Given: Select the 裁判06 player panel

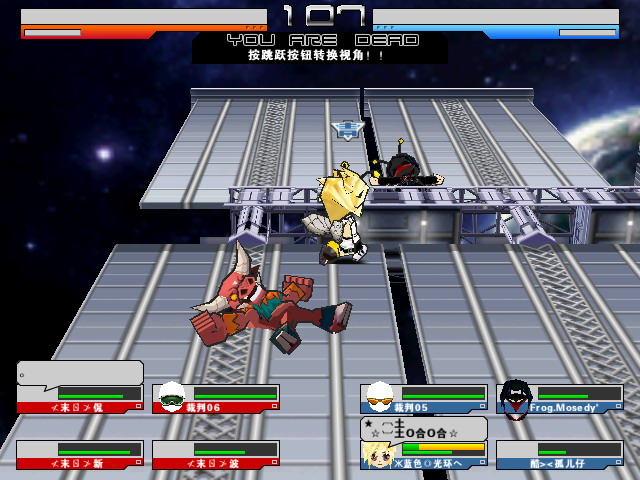Looking at the screenshot, I should pyautogui.click(x=216, y=398).
